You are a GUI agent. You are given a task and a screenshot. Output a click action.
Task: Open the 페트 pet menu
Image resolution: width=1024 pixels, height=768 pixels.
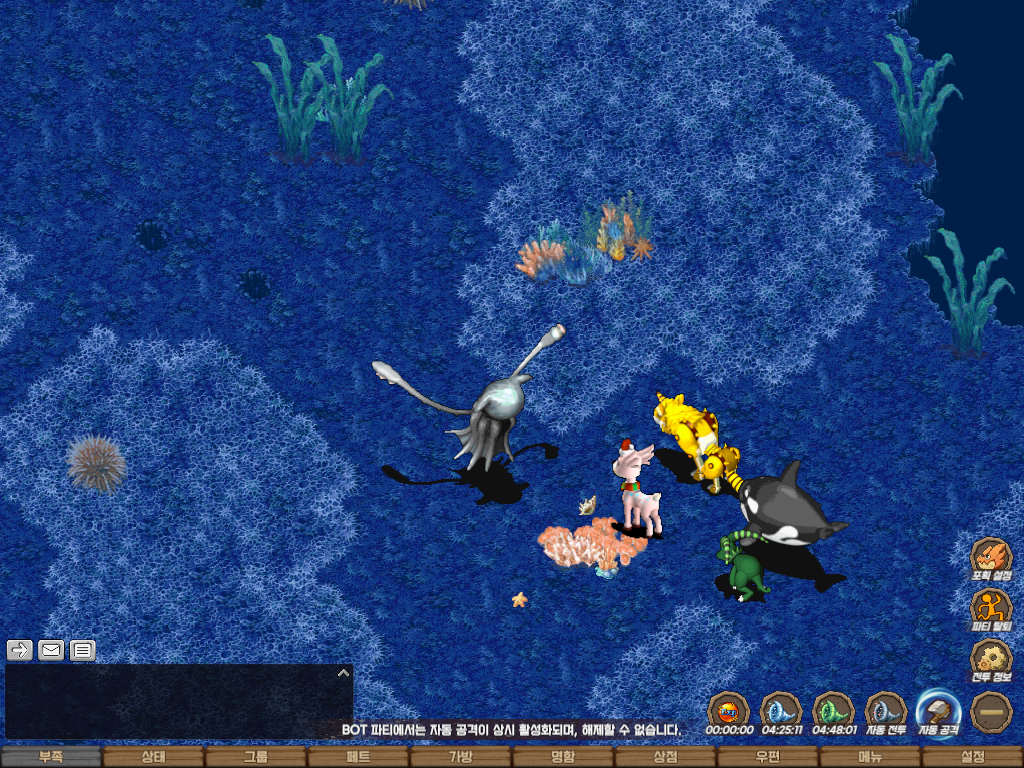358,757
